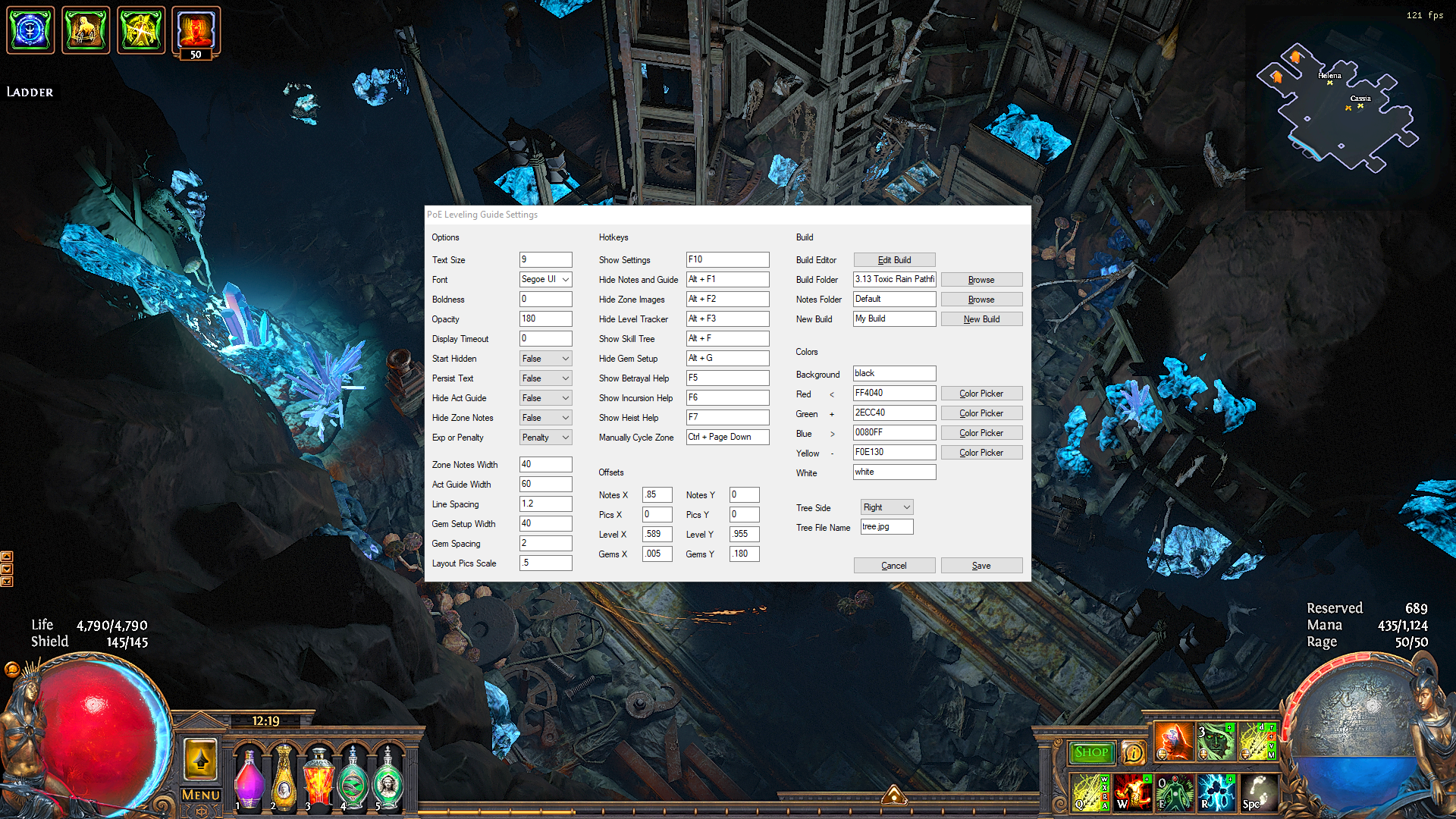Viewport: 1456px width, 819px height.
Task: Click the Opacity value field
Action: pyautogui.click(x=545, y=319)
